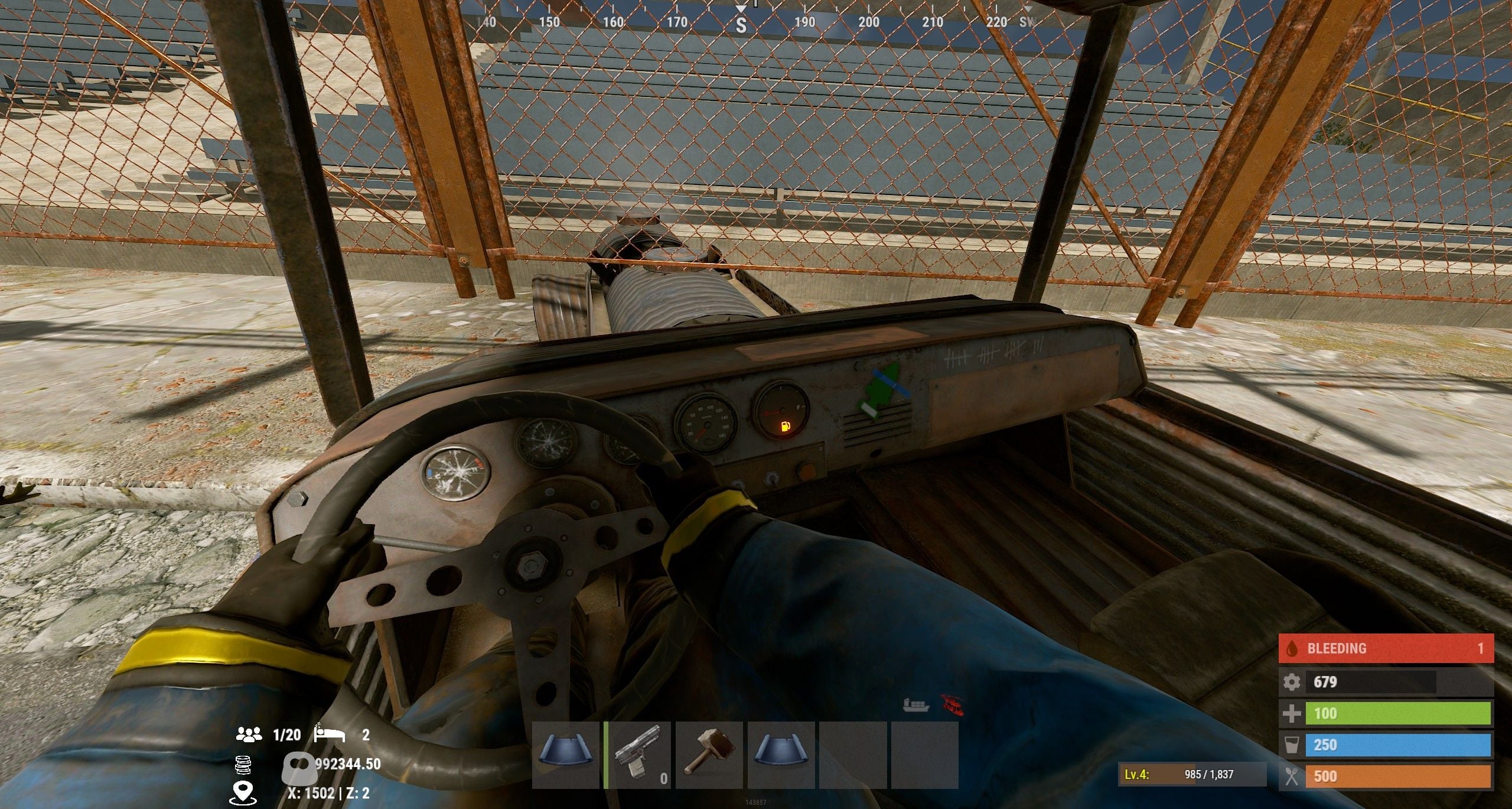Select the pistol hotbar slot

click(638, 755)
